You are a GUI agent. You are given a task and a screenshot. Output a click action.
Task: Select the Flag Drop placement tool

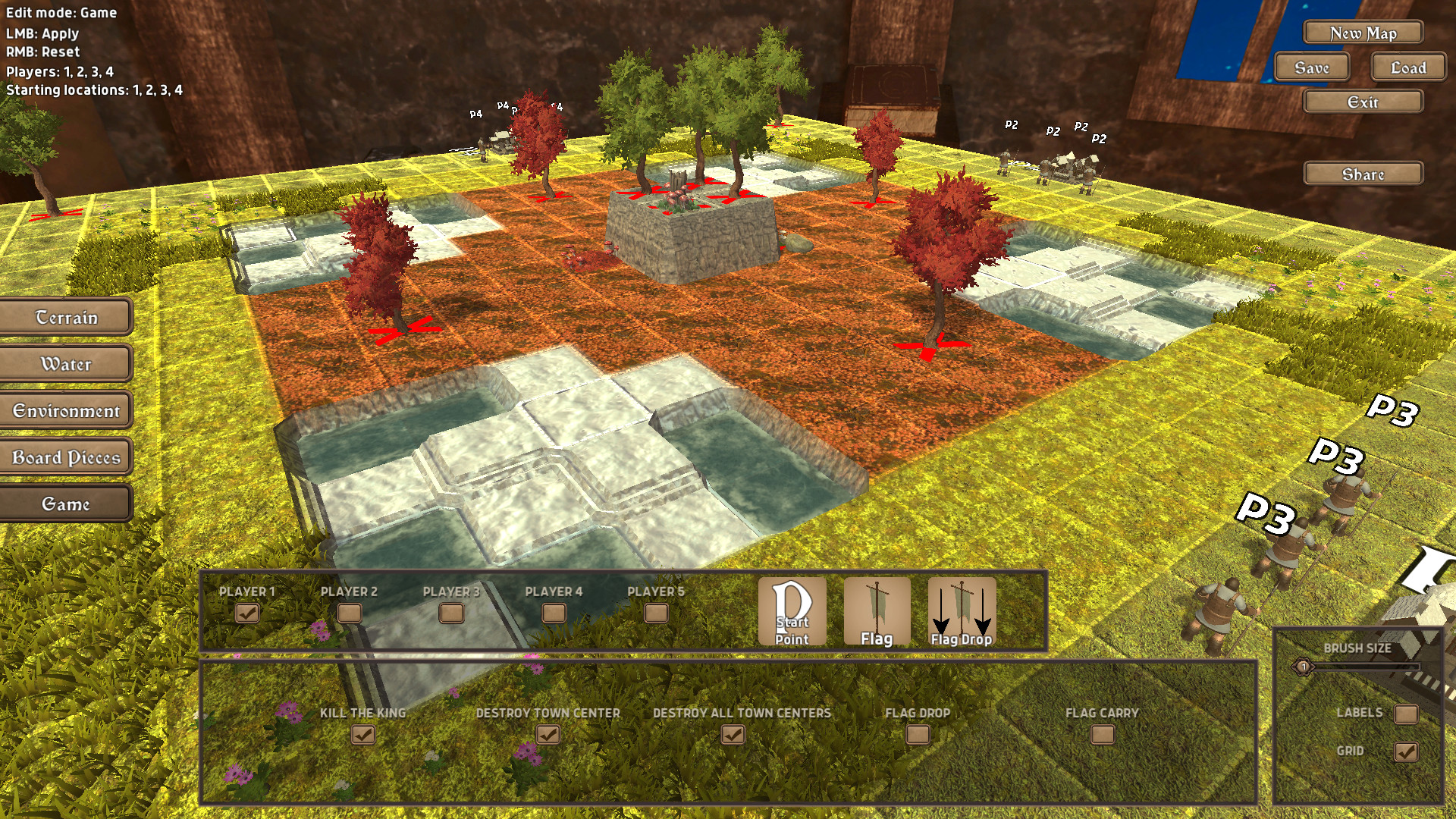pos(963,611)
